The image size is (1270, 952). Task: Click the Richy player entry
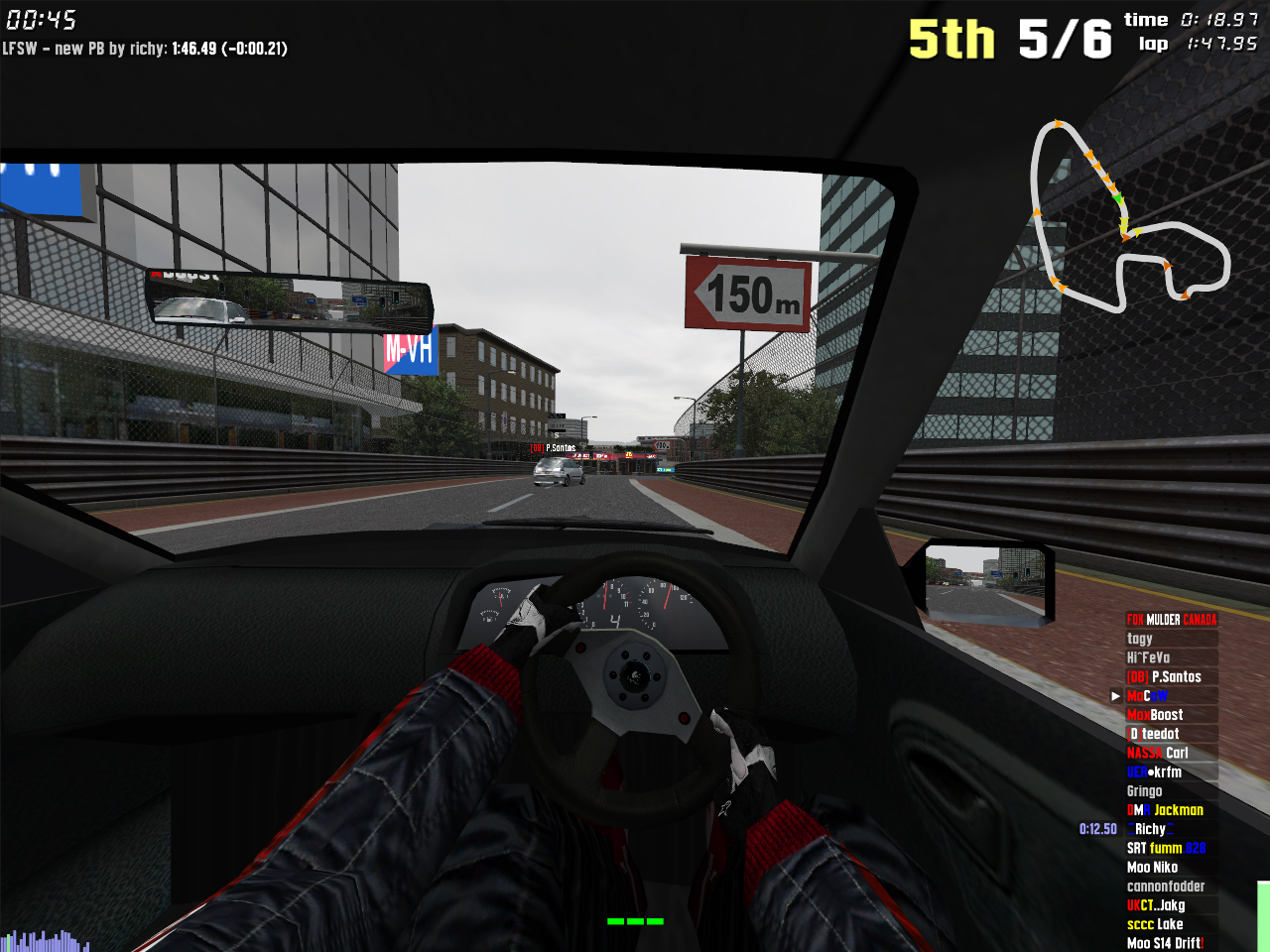(x=1150, y=829)
